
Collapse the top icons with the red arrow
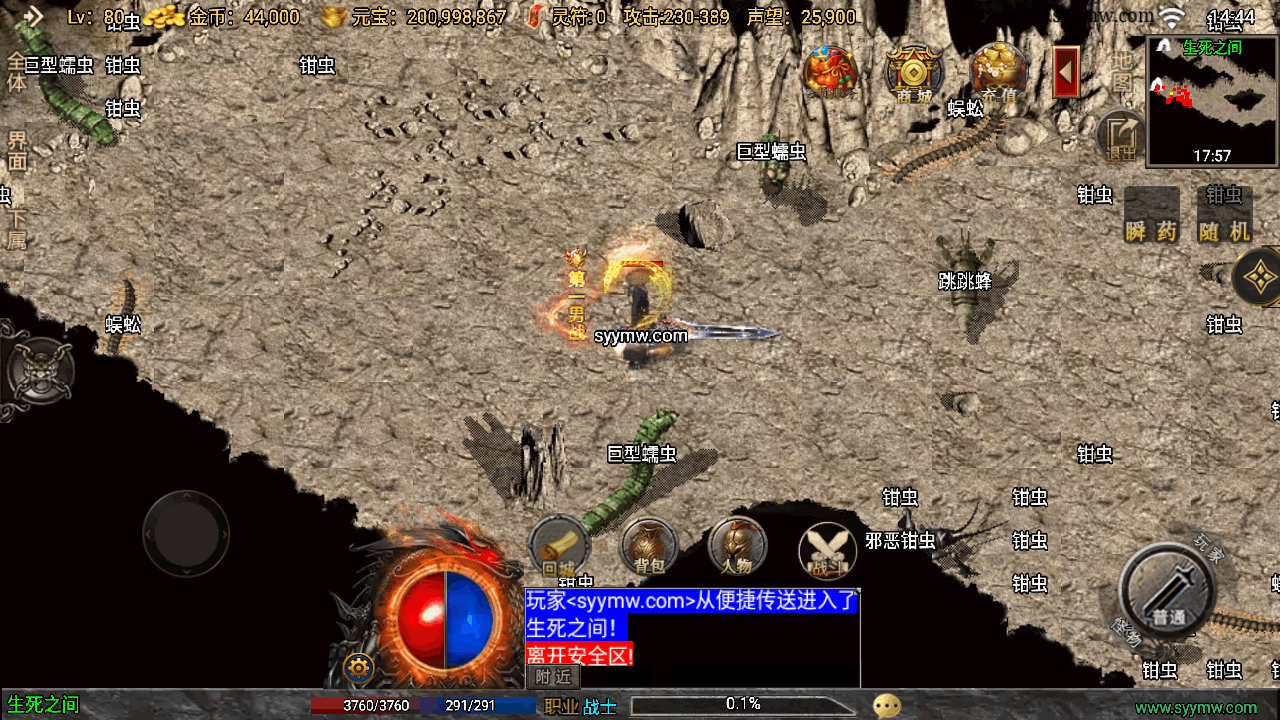[x=1066, y=72]
